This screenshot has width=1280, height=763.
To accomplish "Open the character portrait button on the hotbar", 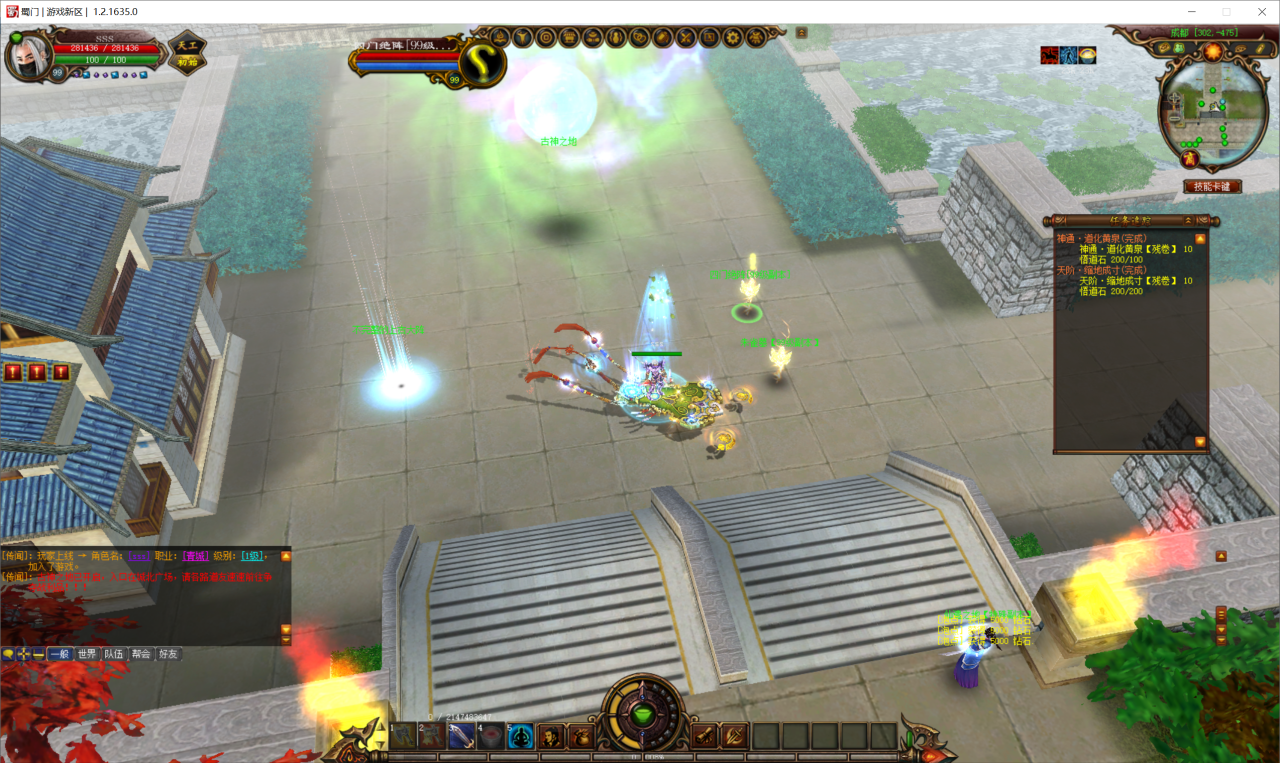I will pos(551,737).
